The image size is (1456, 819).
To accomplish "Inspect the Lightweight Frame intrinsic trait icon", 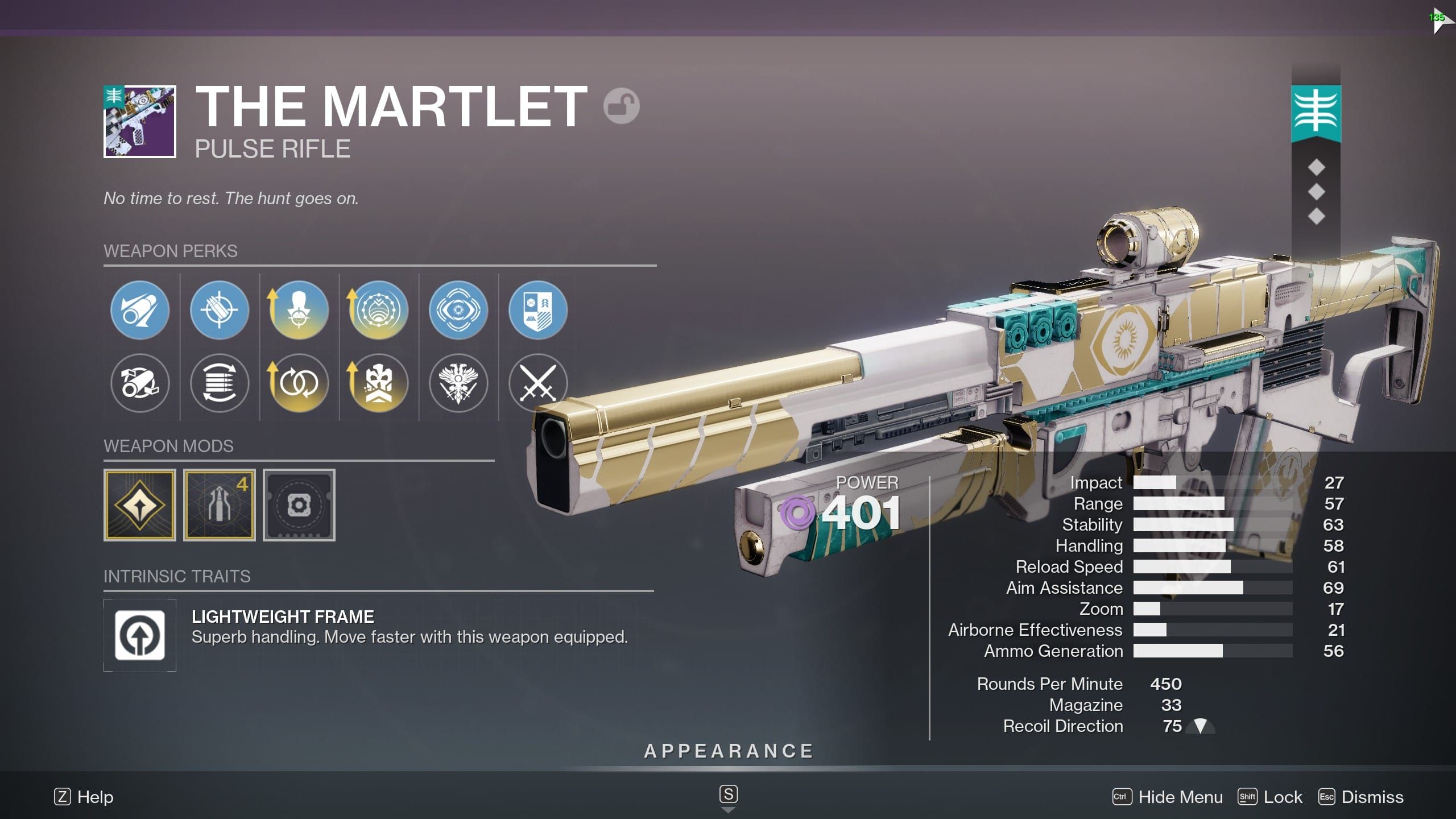I will [140, 635].
